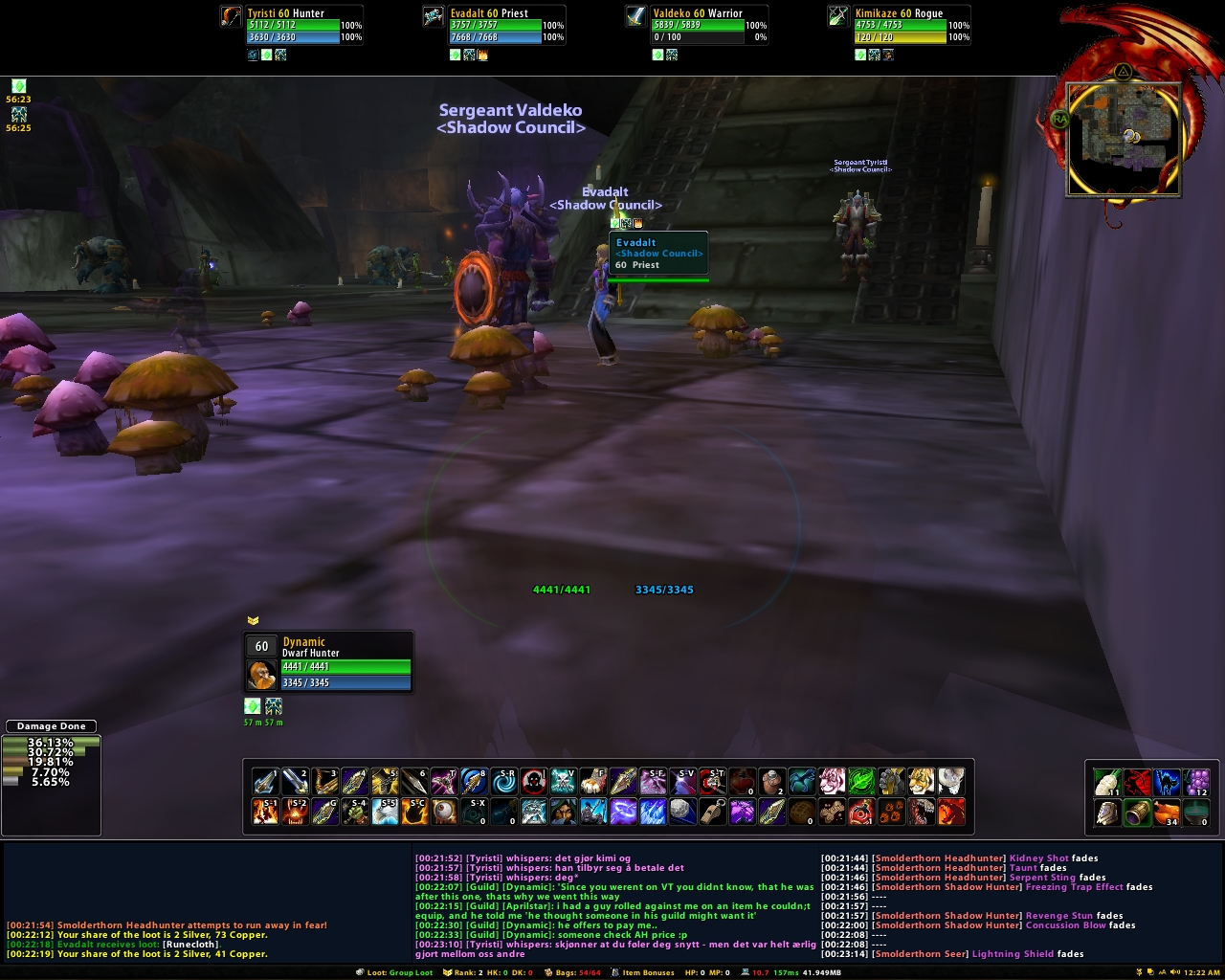Use the white bandage stack of 11
This screenshot has width=1225, height=980.
click(1107, 783)
